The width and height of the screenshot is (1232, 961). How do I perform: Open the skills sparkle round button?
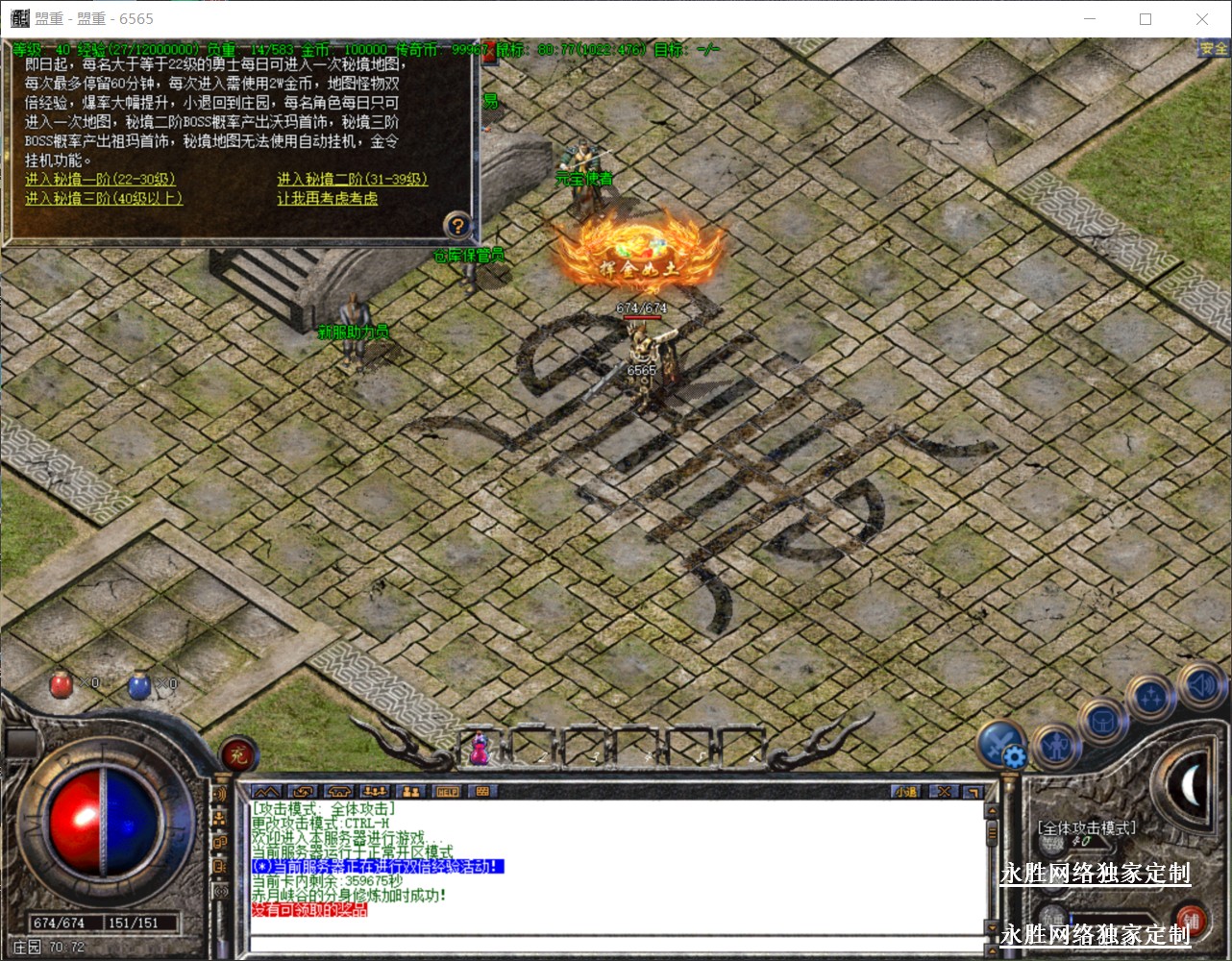(1150, 697)
